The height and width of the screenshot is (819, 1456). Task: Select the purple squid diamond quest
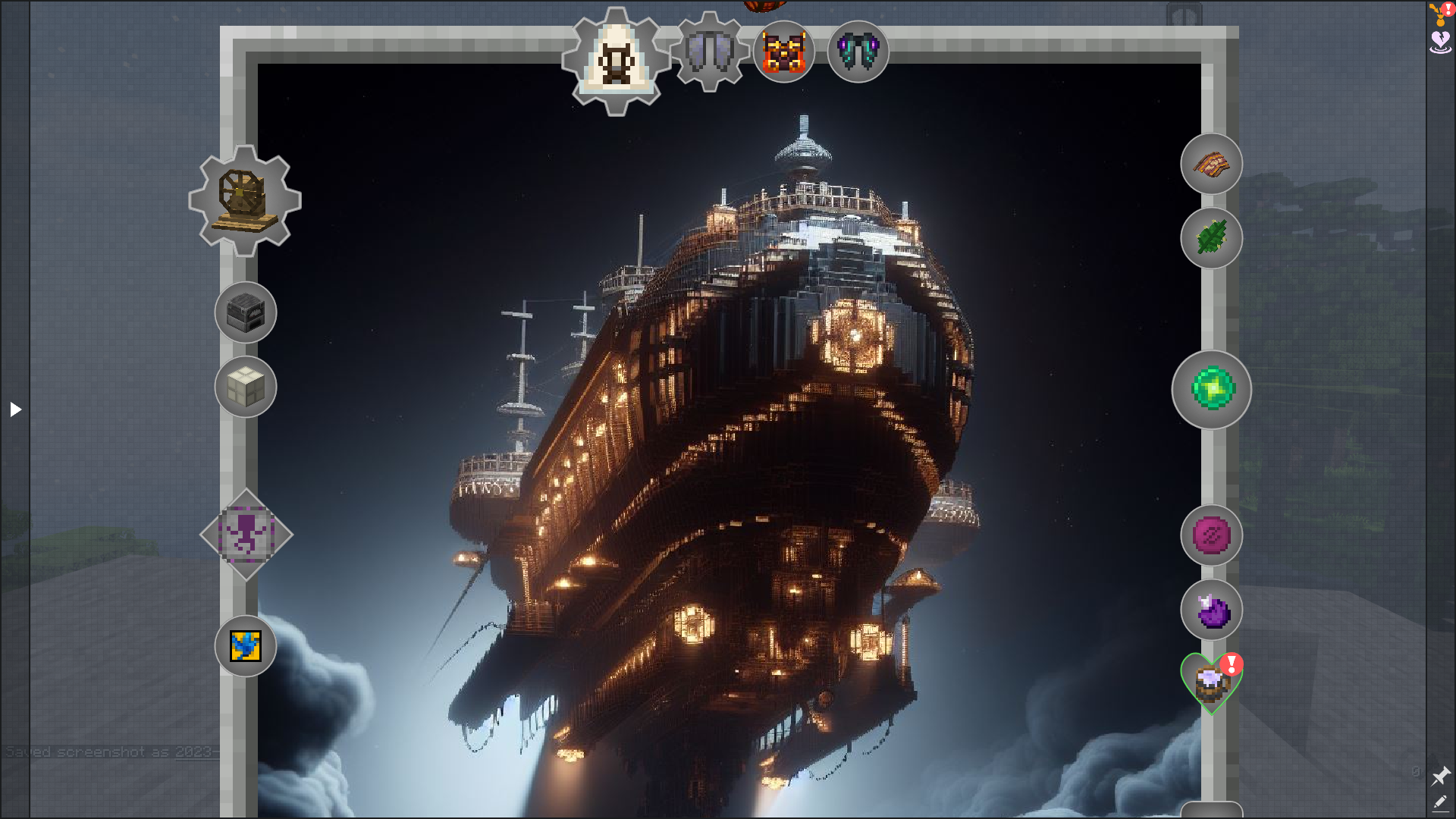point(246,535)
